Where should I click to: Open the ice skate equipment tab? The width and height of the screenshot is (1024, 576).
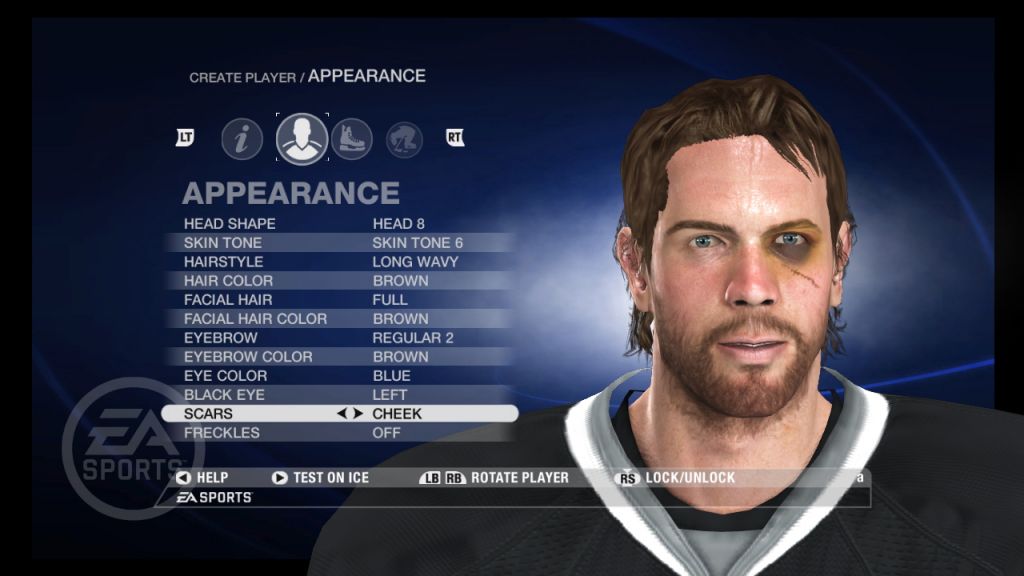[351, 139]
